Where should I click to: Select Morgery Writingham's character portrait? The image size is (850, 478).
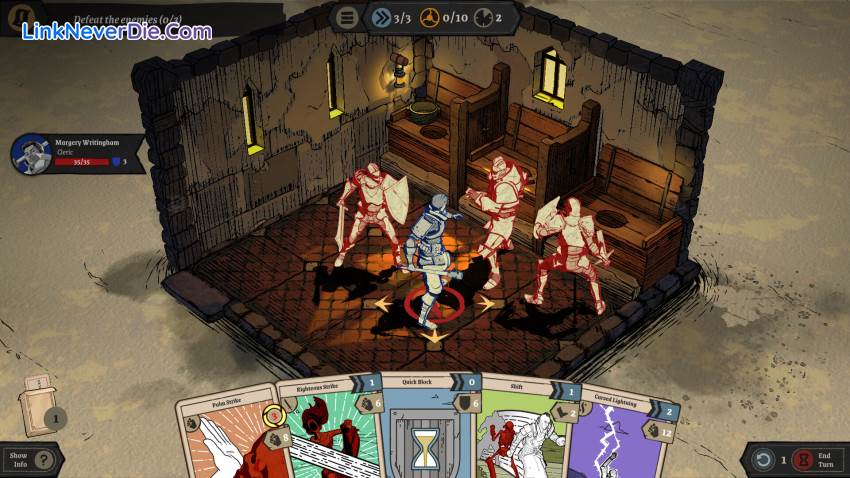tap(30, 154)
